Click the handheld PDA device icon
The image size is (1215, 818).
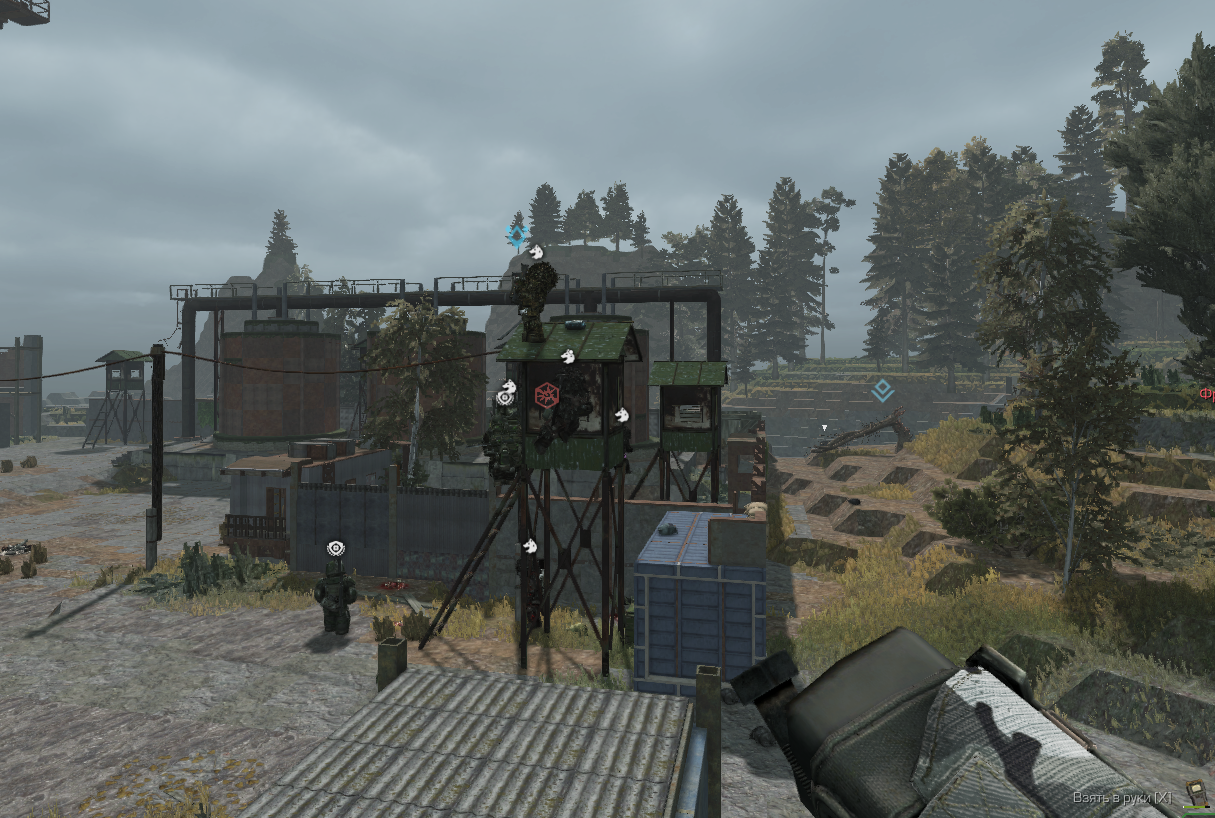(1193, 793)
